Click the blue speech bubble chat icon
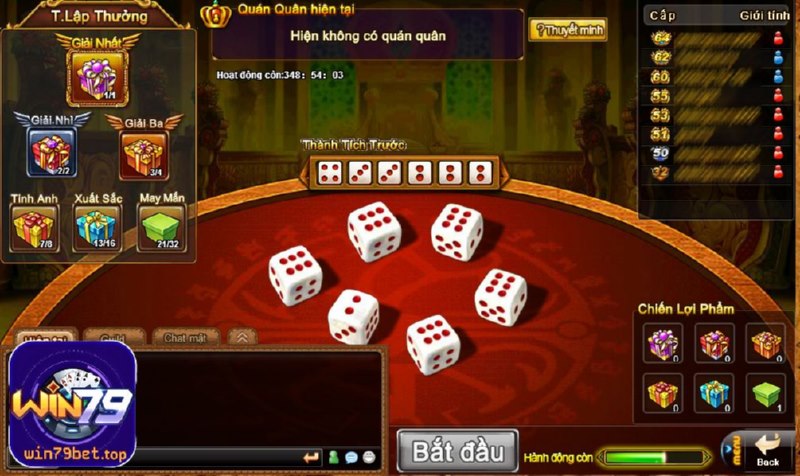 point(351,458)
